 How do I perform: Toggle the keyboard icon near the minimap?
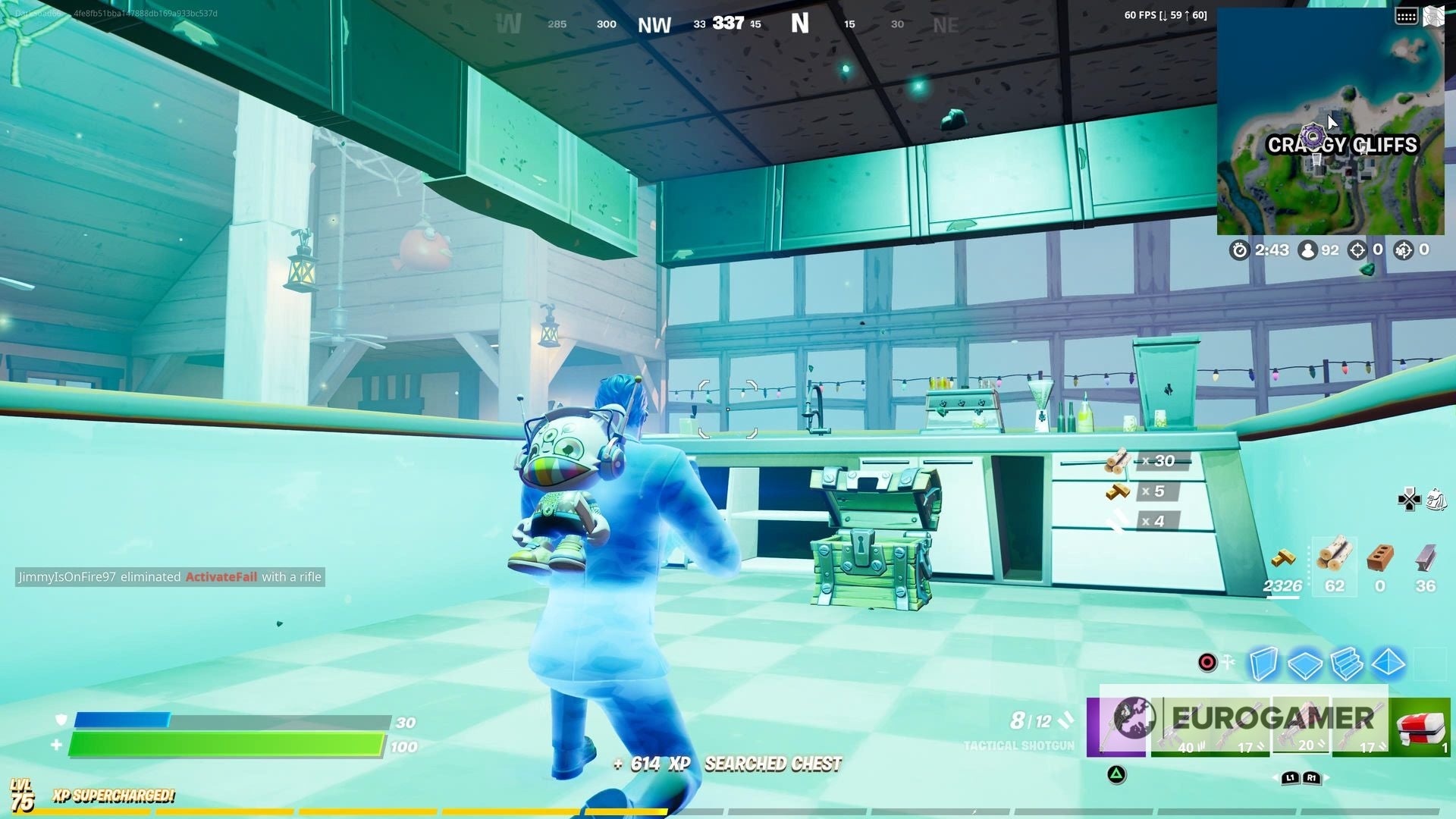(1407, 14)
